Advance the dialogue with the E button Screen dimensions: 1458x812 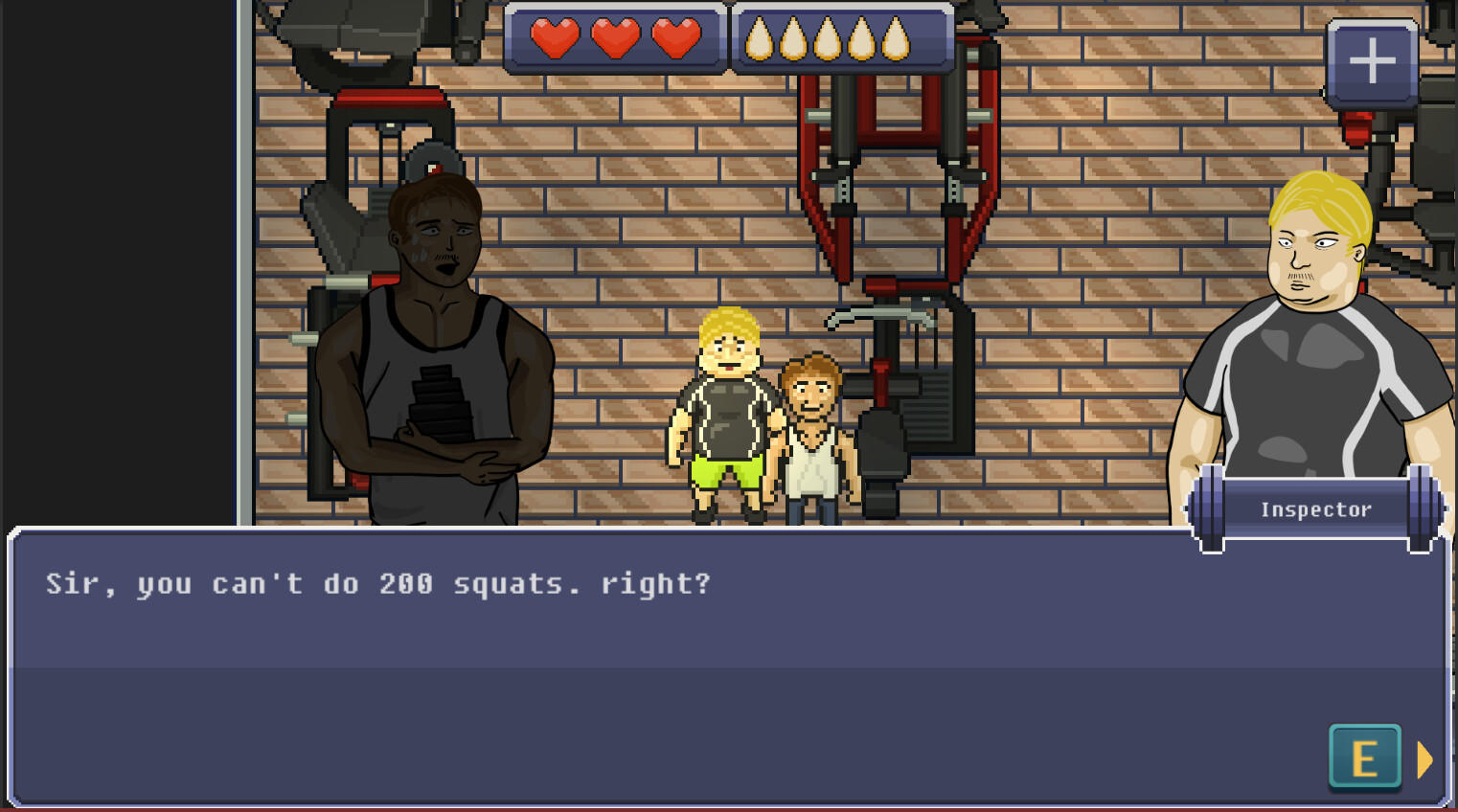[x=1364, y=758]
